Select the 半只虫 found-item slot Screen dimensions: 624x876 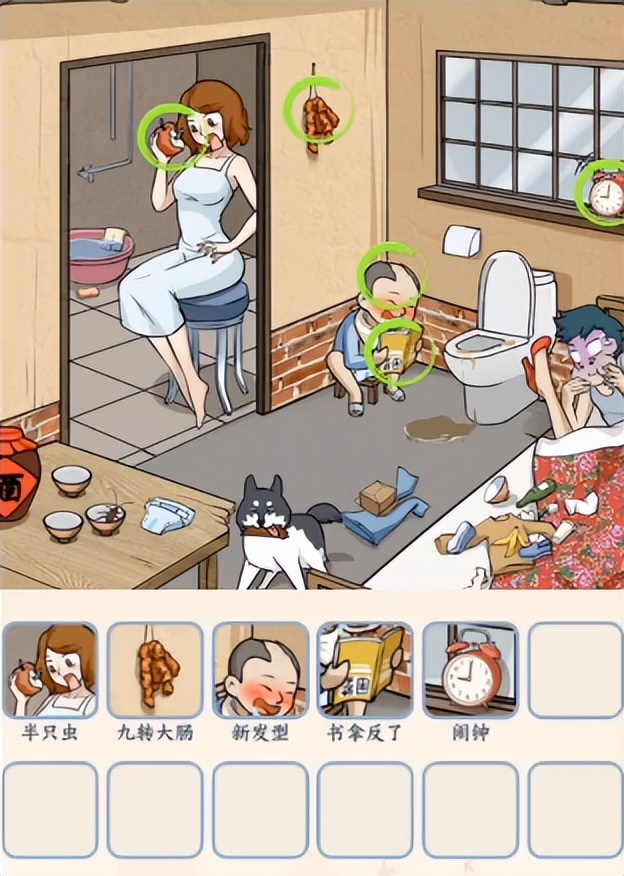click(50, 670)
